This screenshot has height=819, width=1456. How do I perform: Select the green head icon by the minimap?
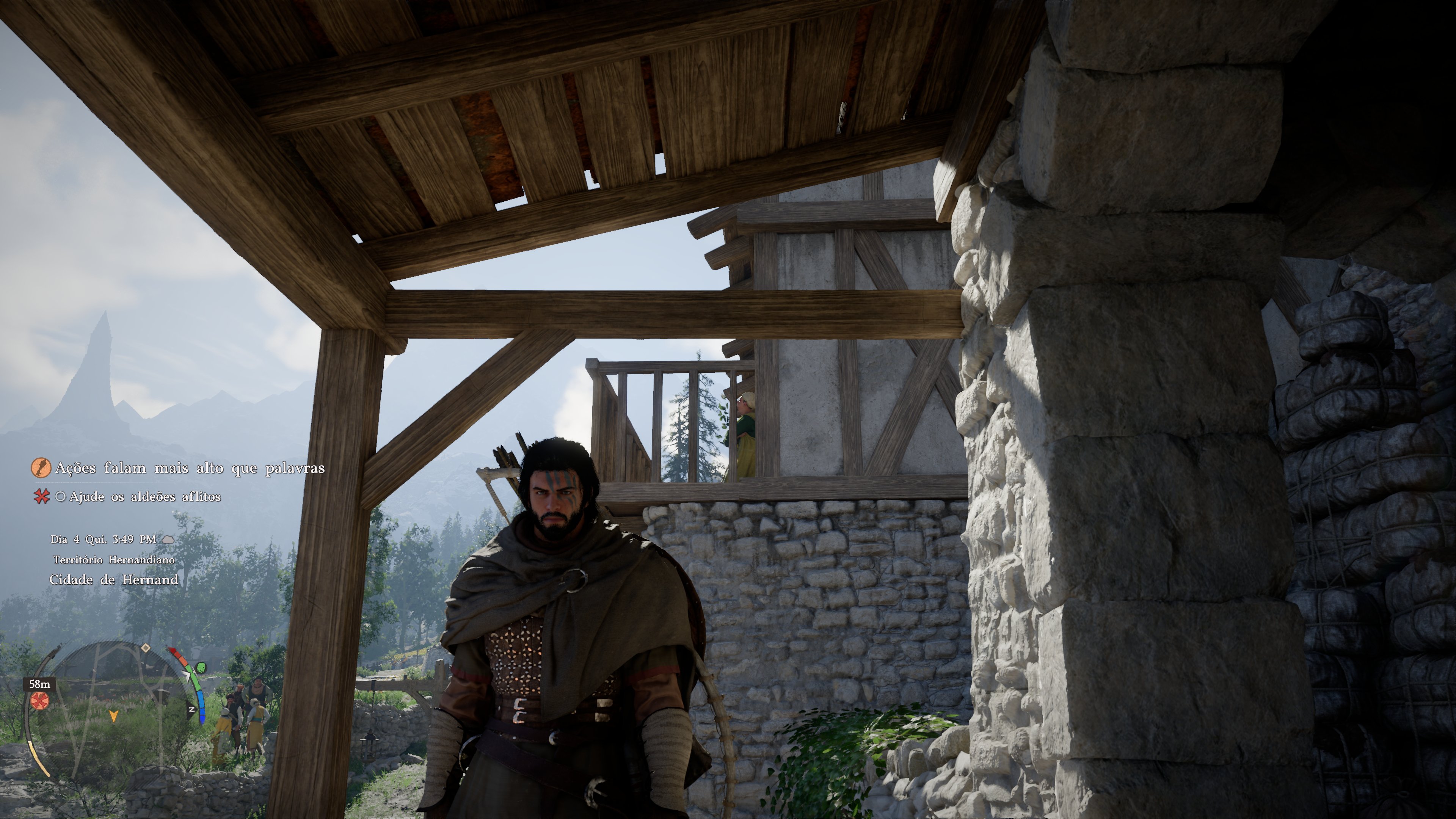tap(201, 668)
